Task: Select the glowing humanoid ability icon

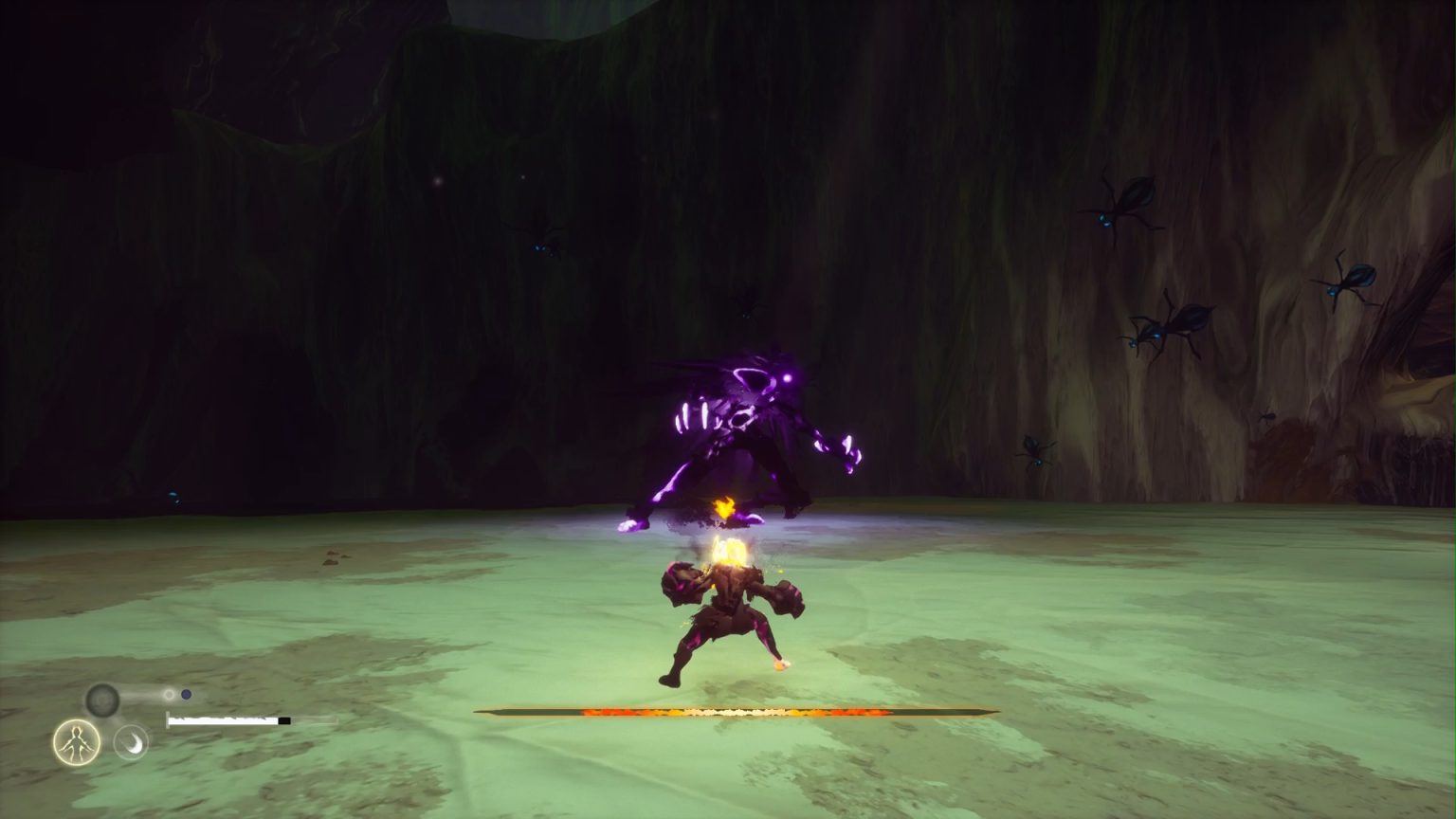Action: [77, 742]
